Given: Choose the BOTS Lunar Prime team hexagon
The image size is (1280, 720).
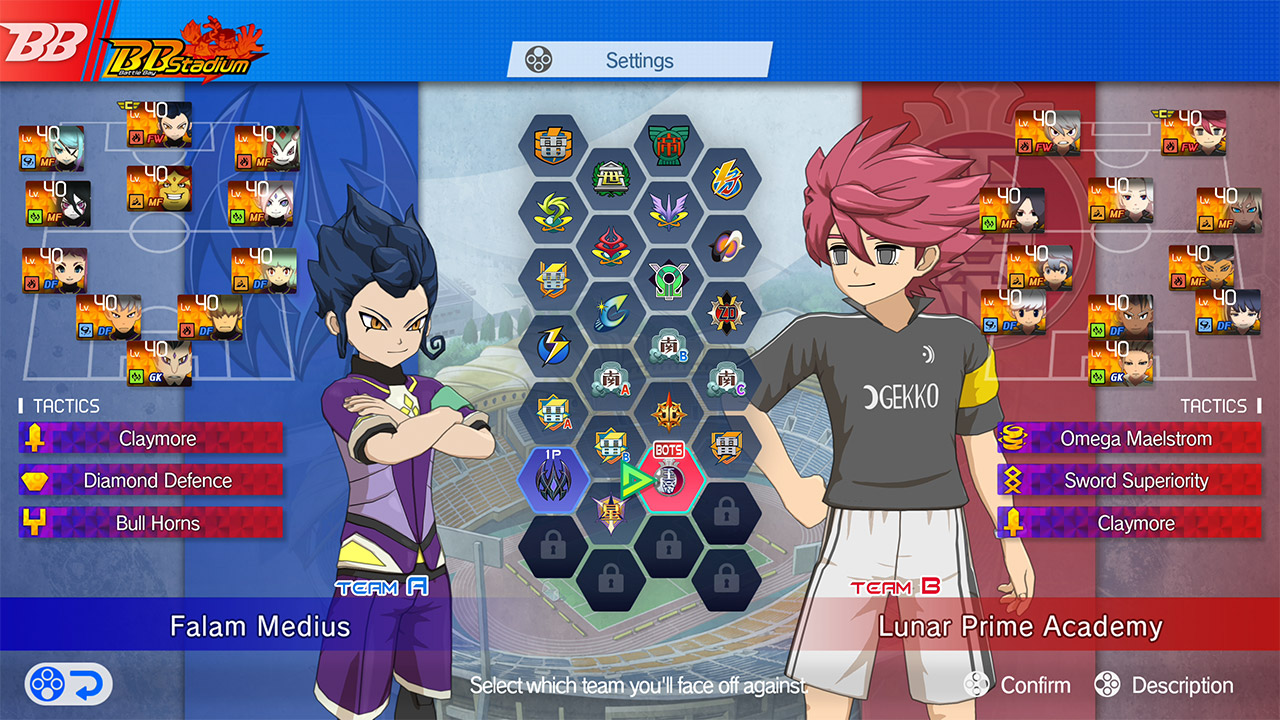Looking at the screenshot, I should click(669, 479).
